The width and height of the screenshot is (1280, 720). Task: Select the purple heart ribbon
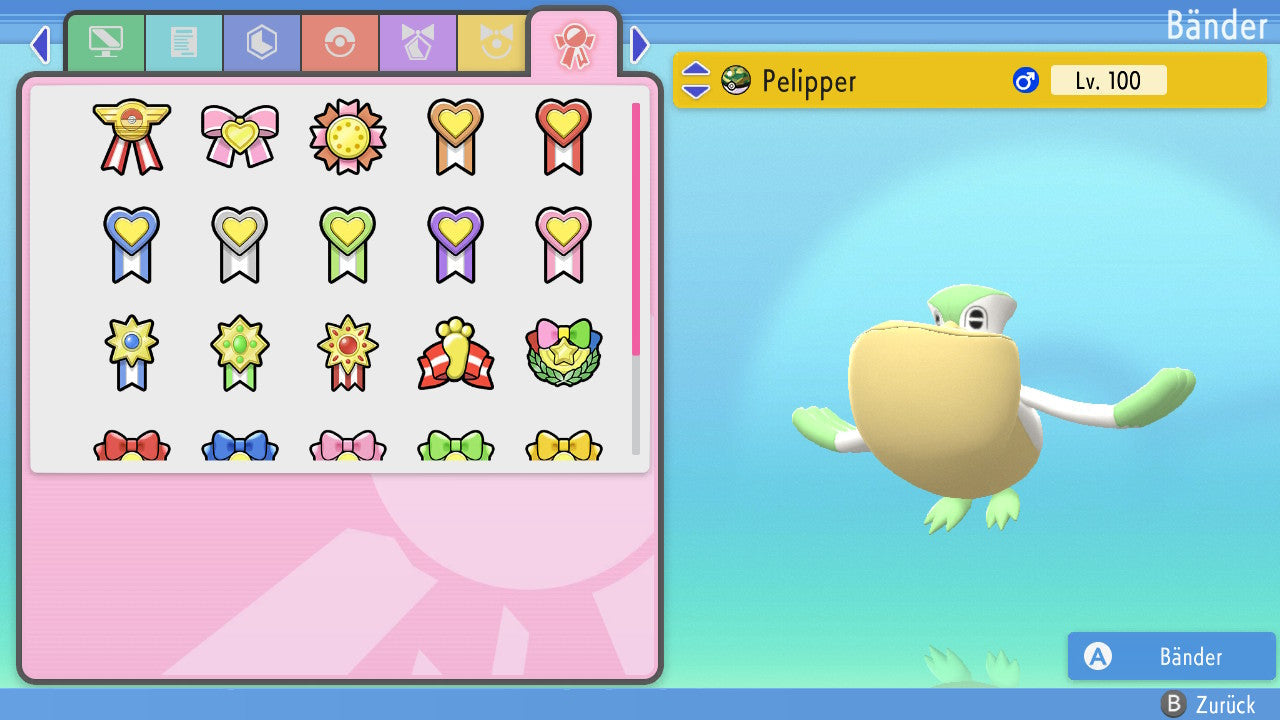point(455,243)
